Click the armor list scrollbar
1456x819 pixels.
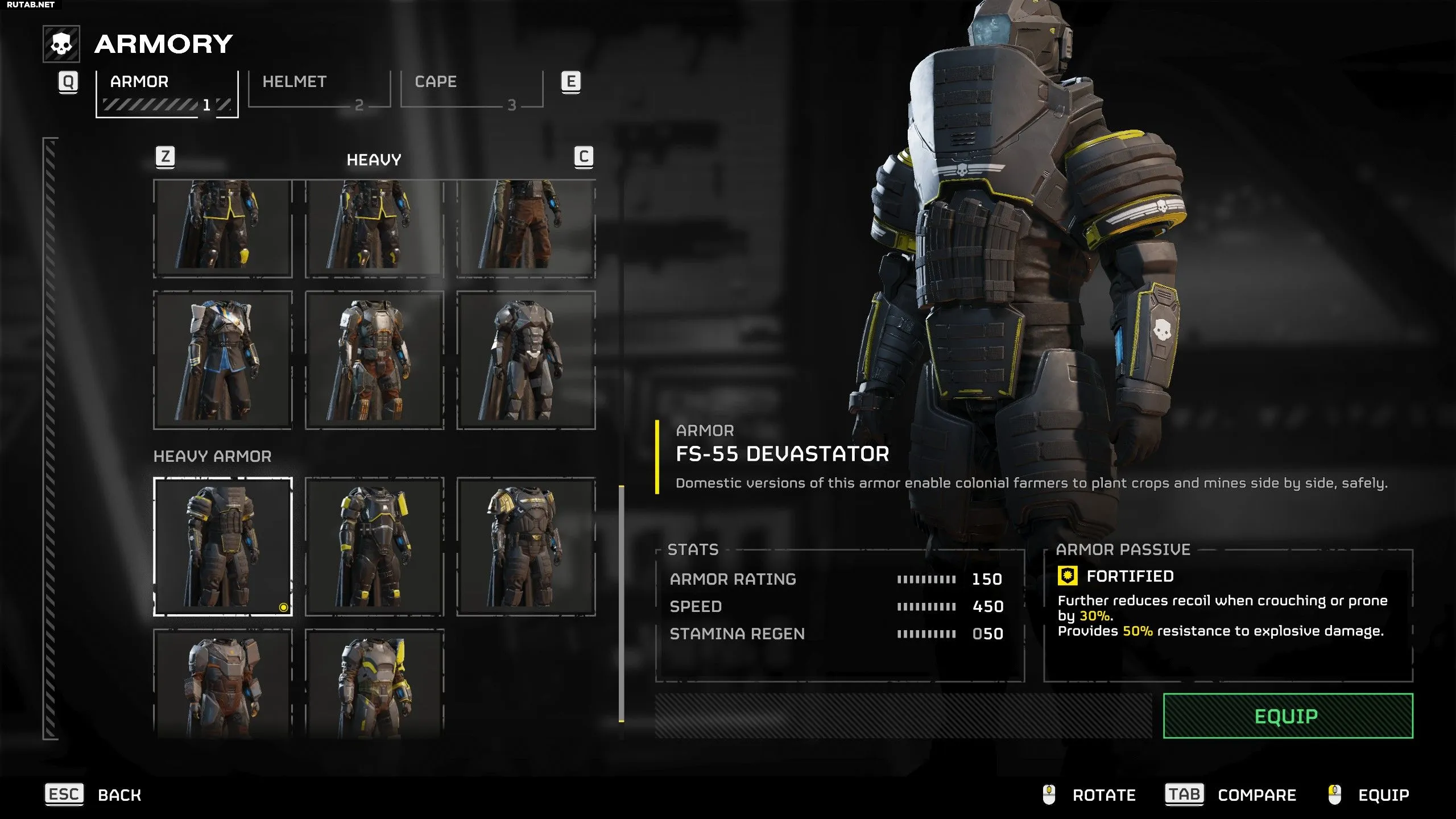pos(621,603)
